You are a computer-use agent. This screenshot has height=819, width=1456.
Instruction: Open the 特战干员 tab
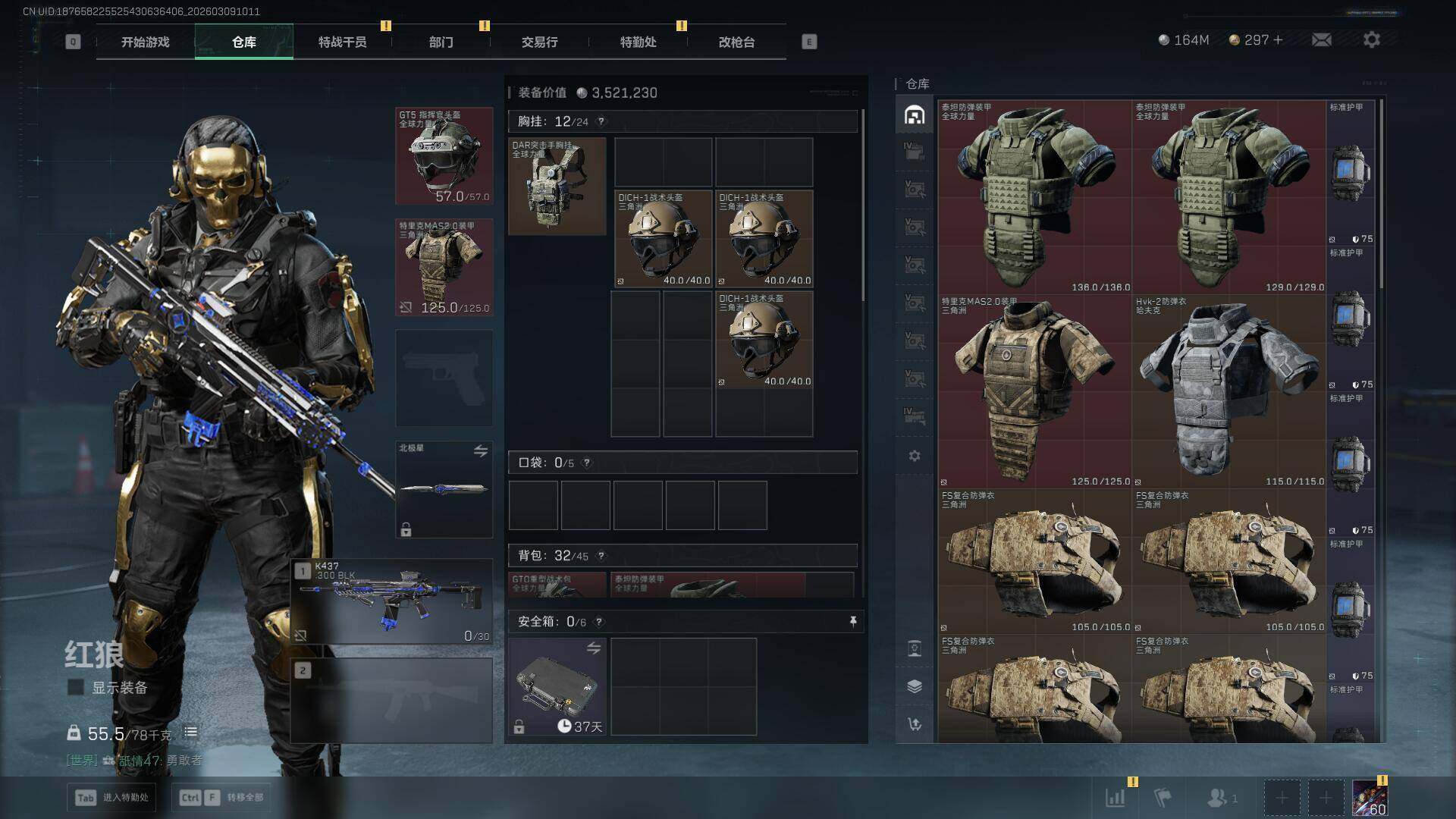point(342,42)
